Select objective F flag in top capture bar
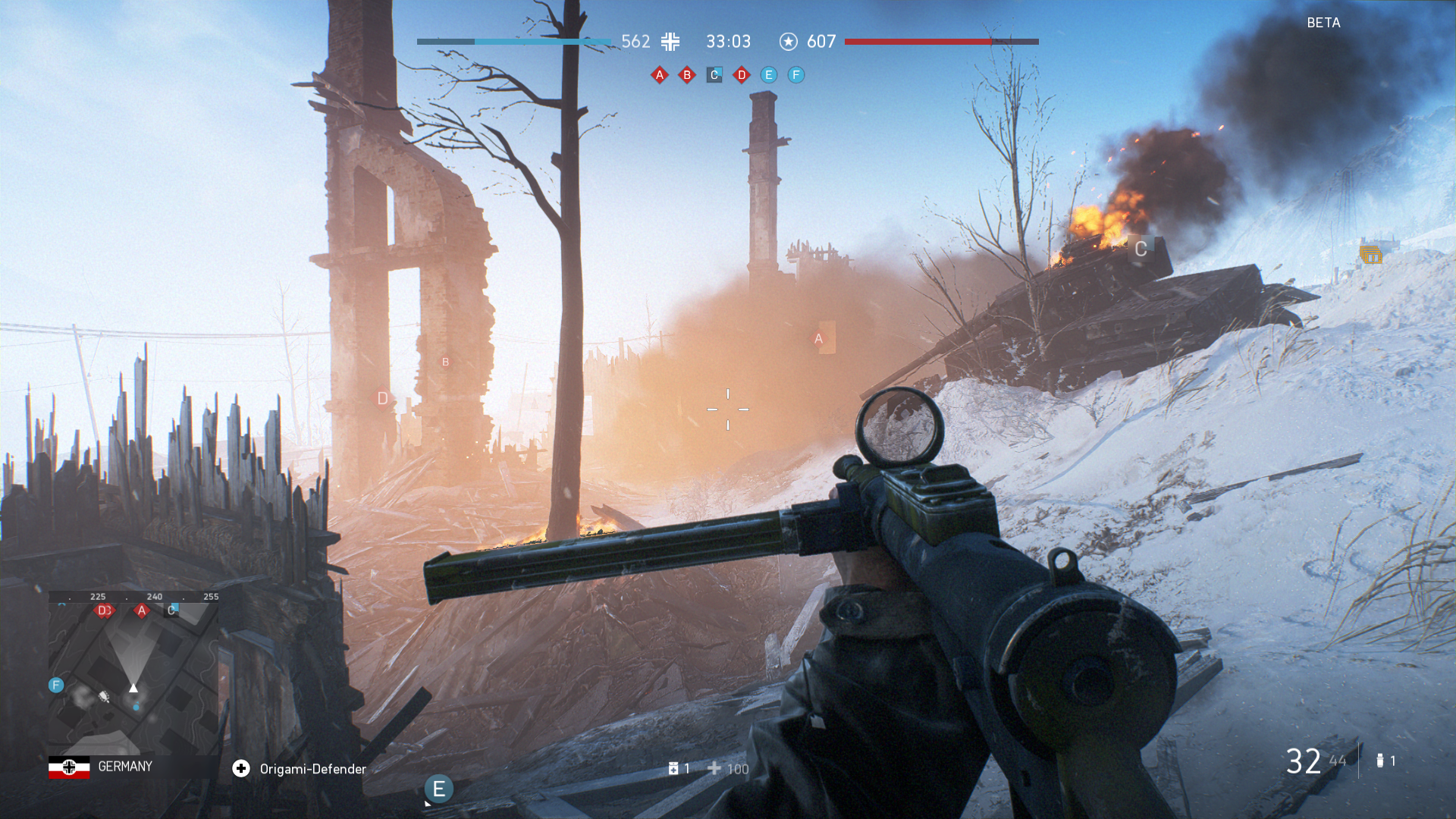 pyautogui.click(x=796, y=75)
